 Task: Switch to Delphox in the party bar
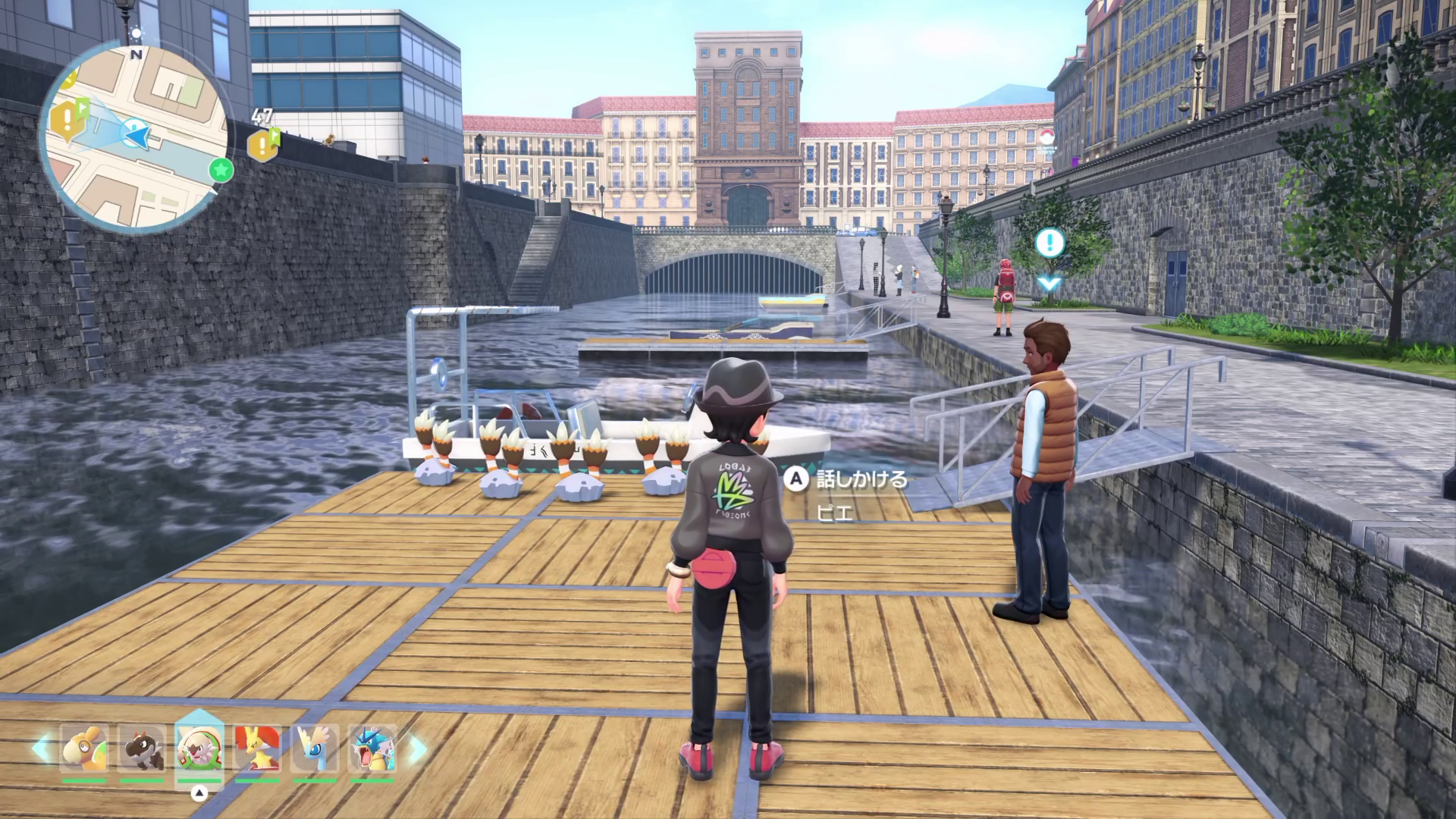pos(257,748)
